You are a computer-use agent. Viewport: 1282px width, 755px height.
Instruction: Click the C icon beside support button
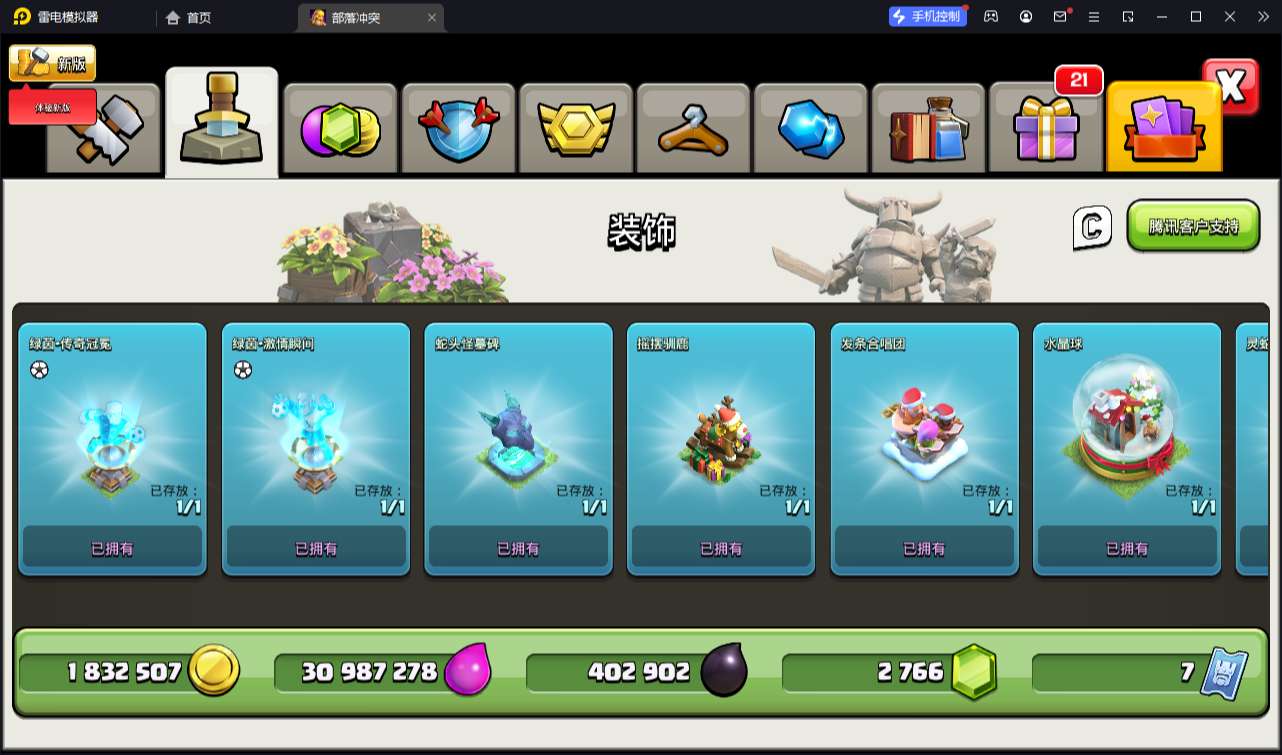point(1092,227)
